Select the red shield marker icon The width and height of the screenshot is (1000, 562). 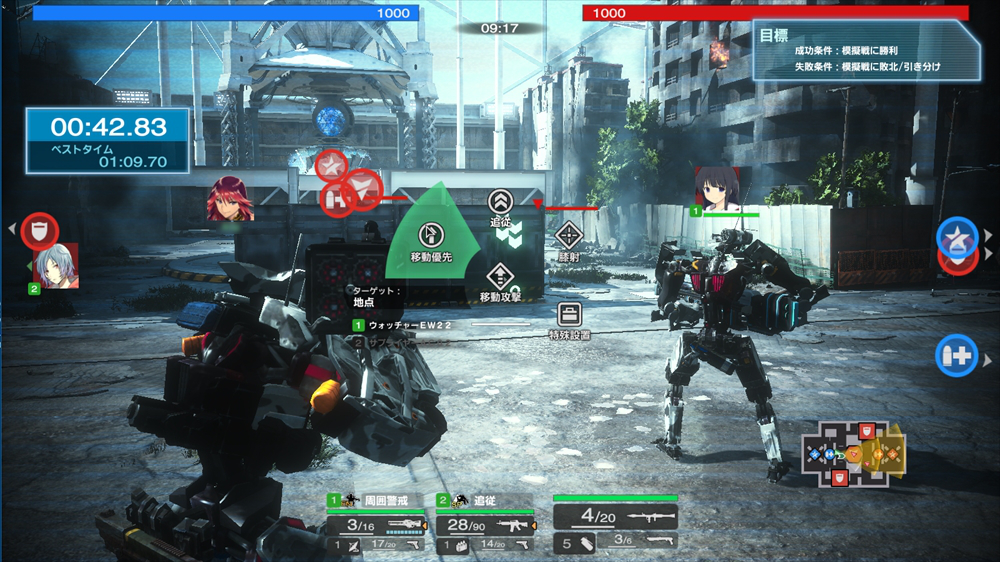(40, 230)
